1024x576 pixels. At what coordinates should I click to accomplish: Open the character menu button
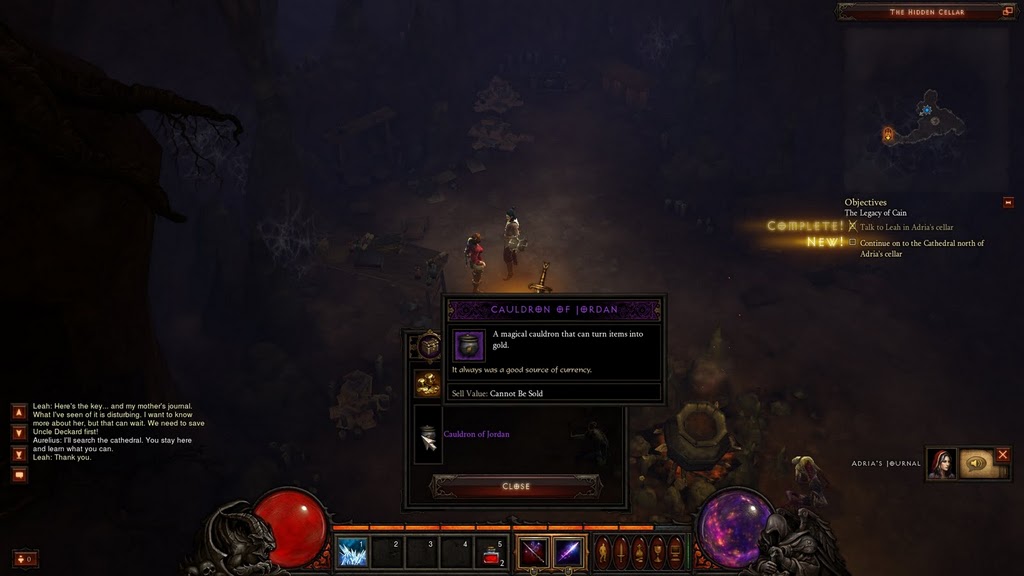point(603,552)
